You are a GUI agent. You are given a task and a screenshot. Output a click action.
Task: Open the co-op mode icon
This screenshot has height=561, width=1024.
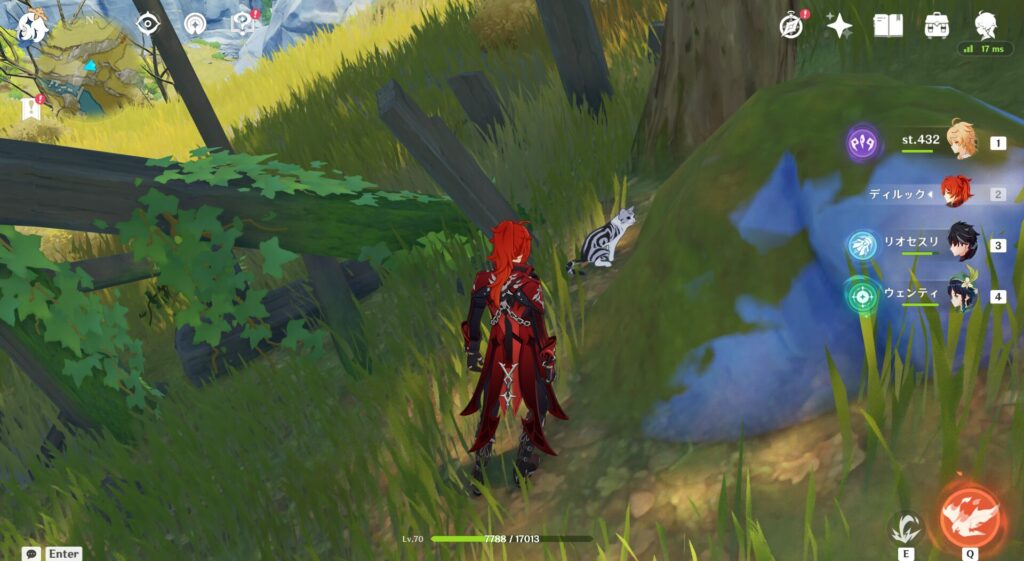pyautogui.click(x=195, y=23)
